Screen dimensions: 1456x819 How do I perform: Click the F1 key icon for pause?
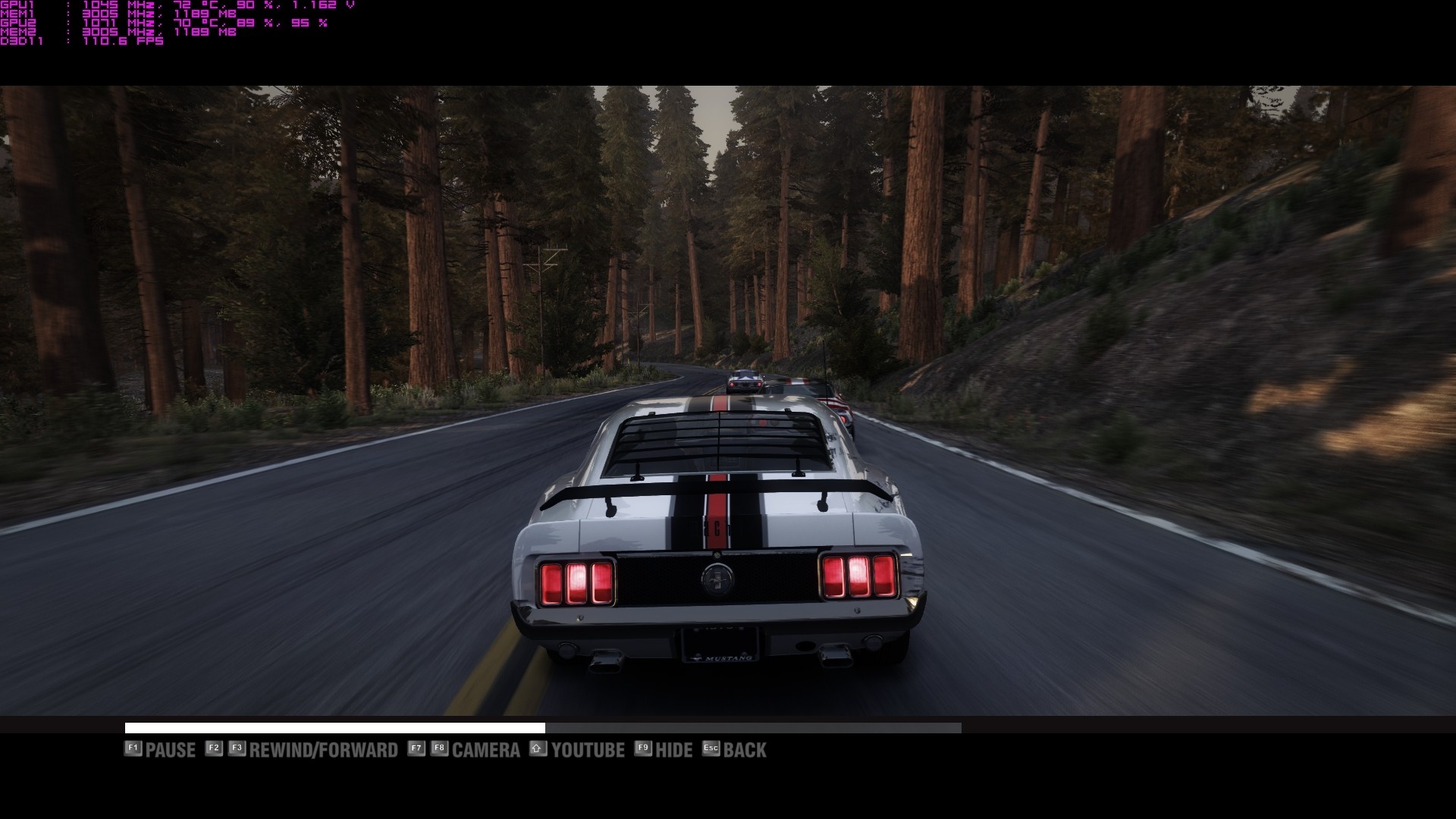pos(133,749)
